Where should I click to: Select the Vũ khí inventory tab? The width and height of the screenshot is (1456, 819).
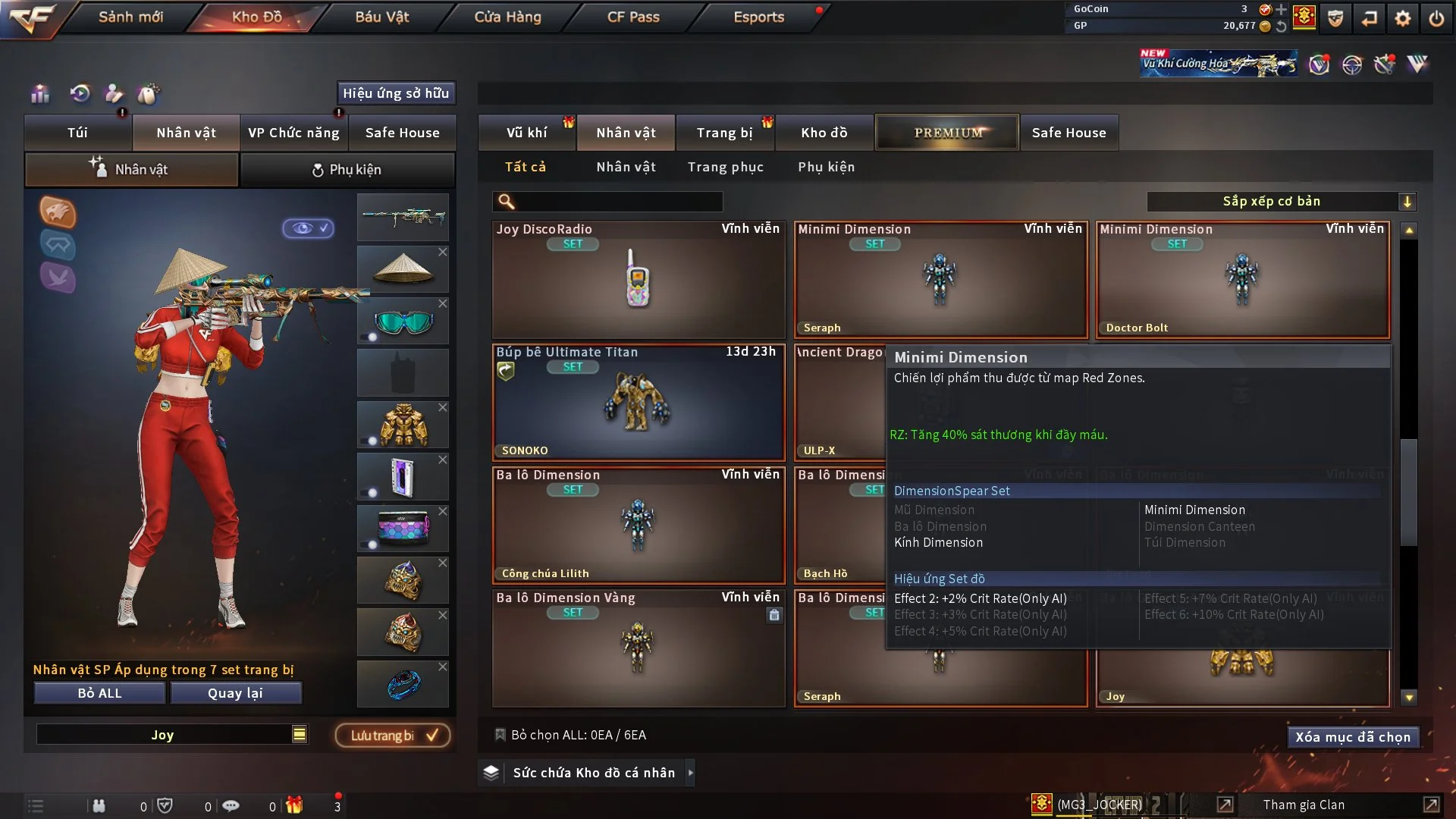526,133
